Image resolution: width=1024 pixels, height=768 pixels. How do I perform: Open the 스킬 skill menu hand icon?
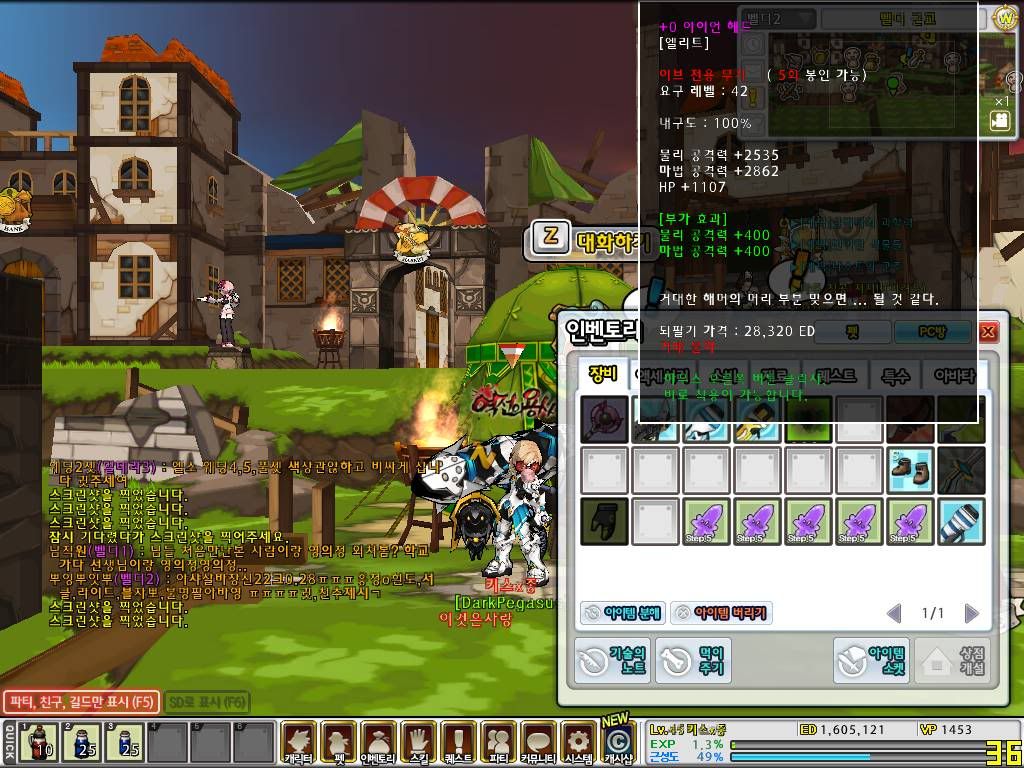417,743
